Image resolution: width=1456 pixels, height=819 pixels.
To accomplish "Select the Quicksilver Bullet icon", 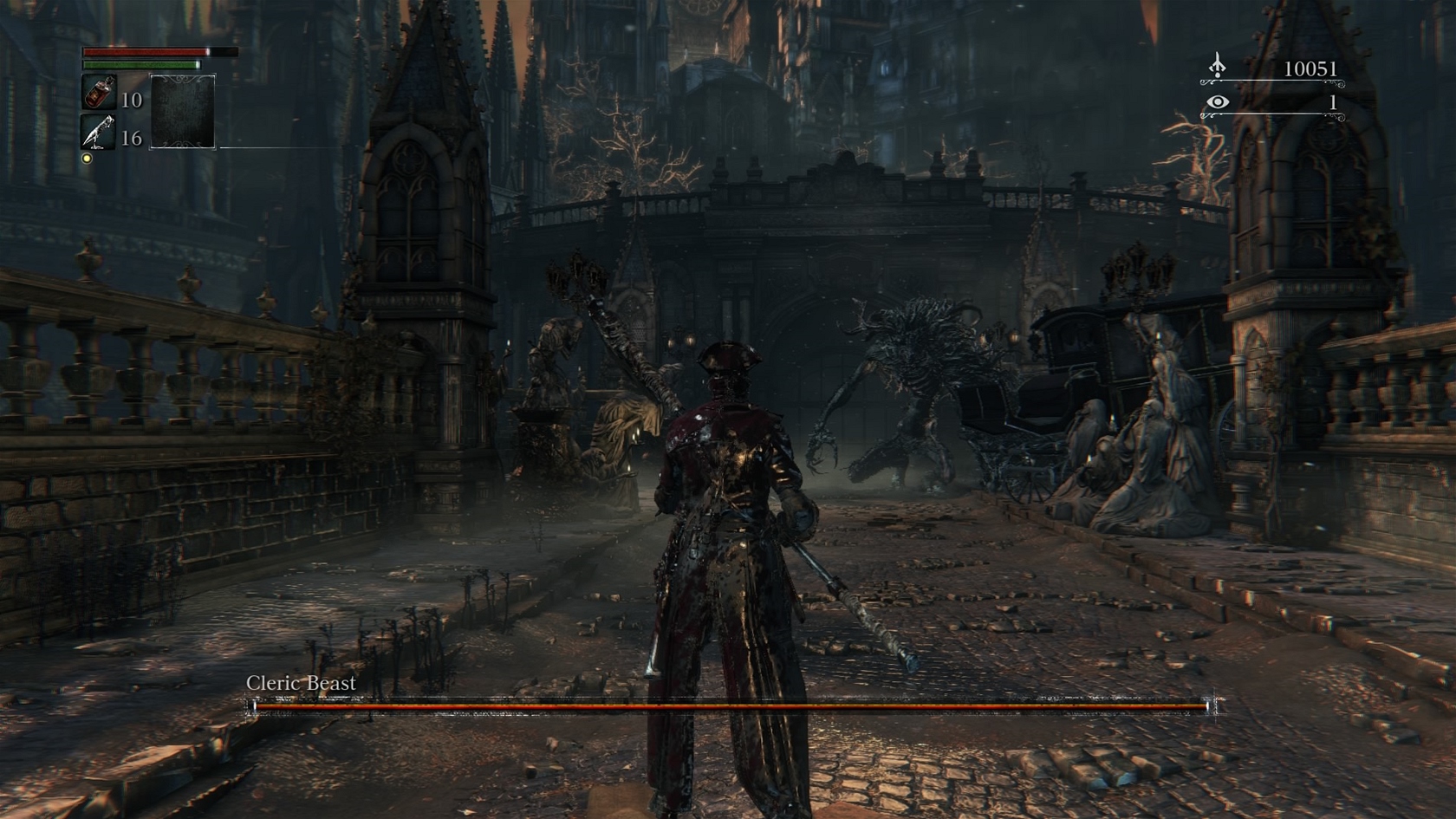I will coord(99,133).
